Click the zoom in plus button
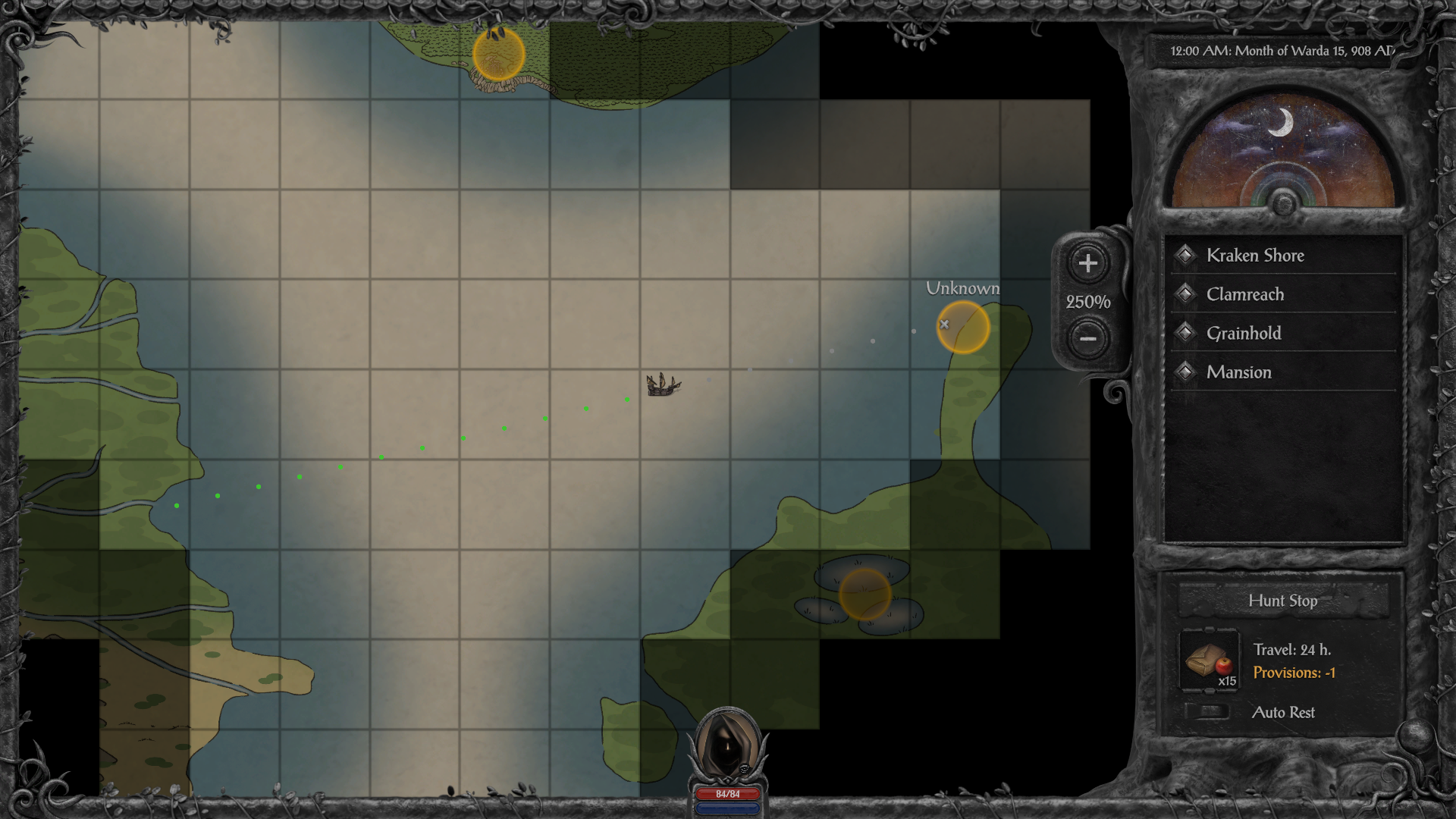 [1087, 264]
